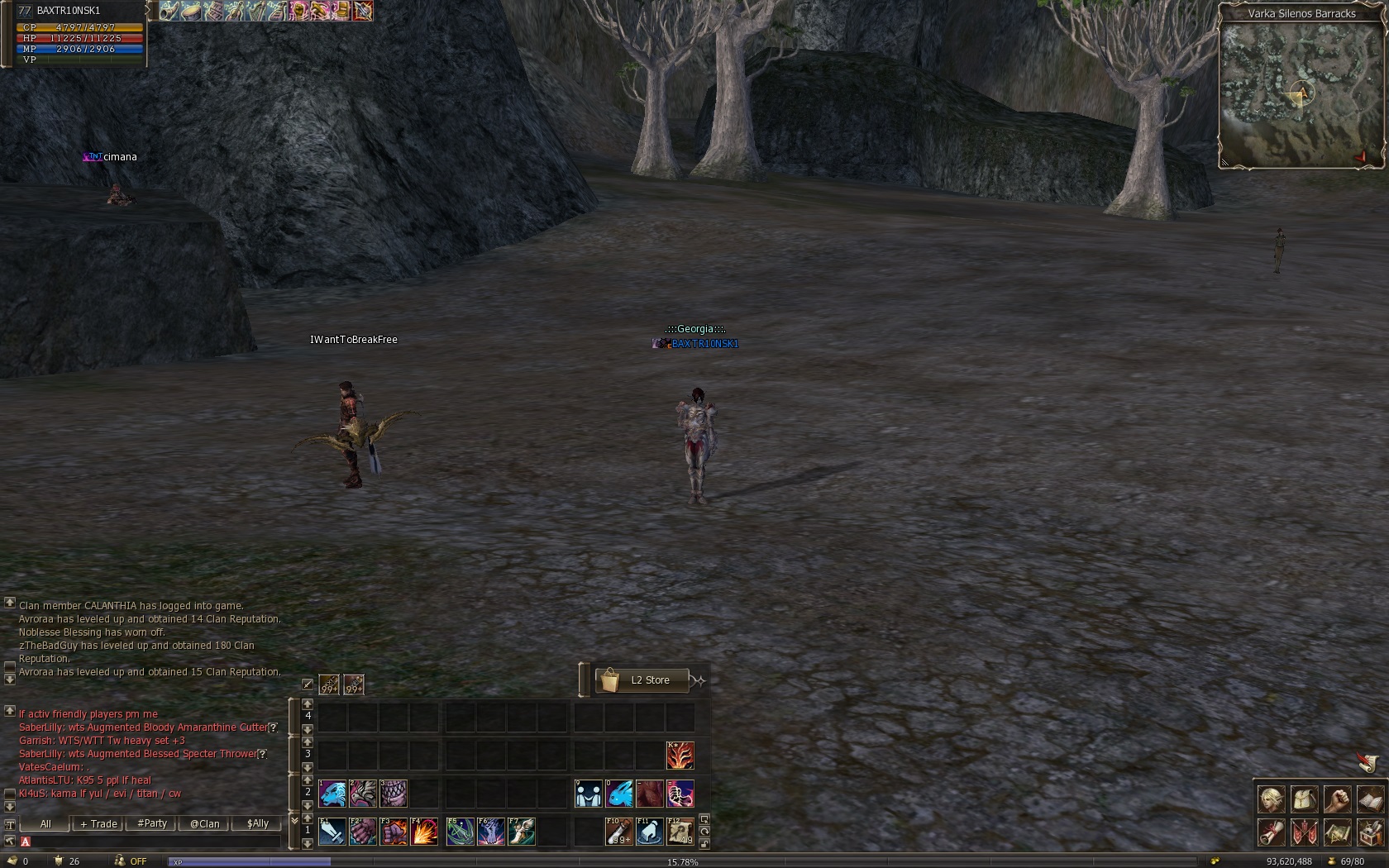Activate the blue rabbit skill on hotbar 2
Image resolution: width=1389 pixels, height=868 pixels.
point(619,794)
